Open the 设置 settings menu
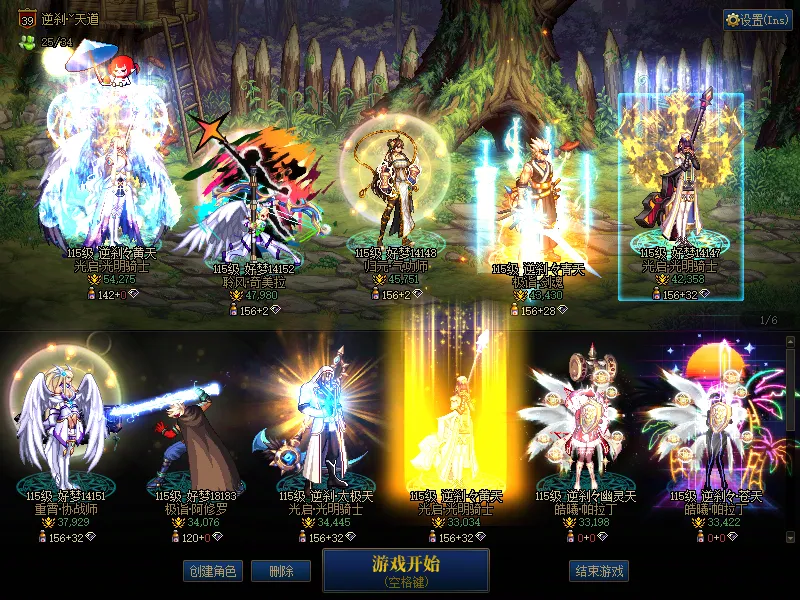 757,20
